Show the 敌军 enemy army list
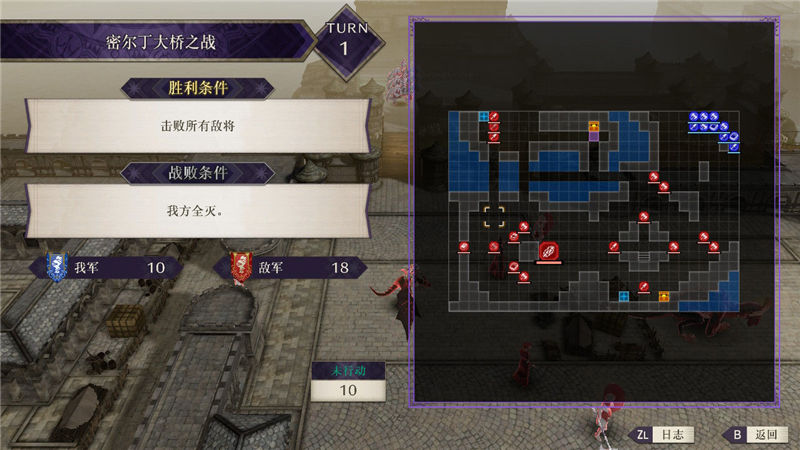This screenshot has width=800, height=450. (x=290, y=268)
